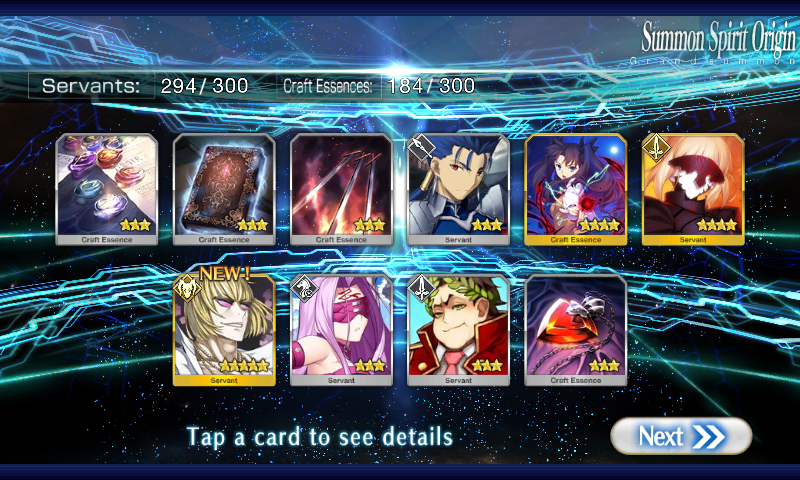
Task: View the twin-tailed girl Craft Essence card
Action: coord(576,188)
